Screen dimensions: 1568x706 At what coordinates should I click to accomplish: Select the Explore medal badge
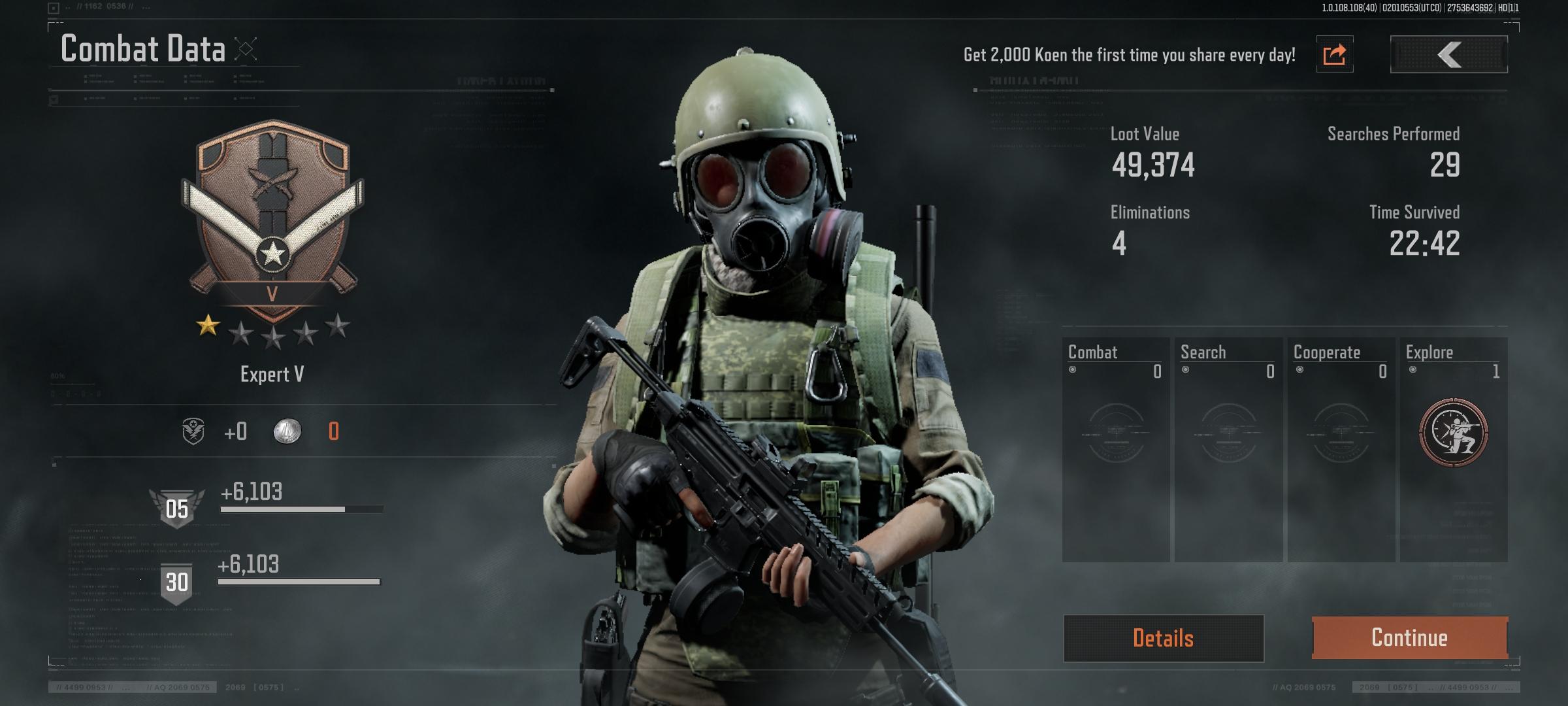(1453, 432)
